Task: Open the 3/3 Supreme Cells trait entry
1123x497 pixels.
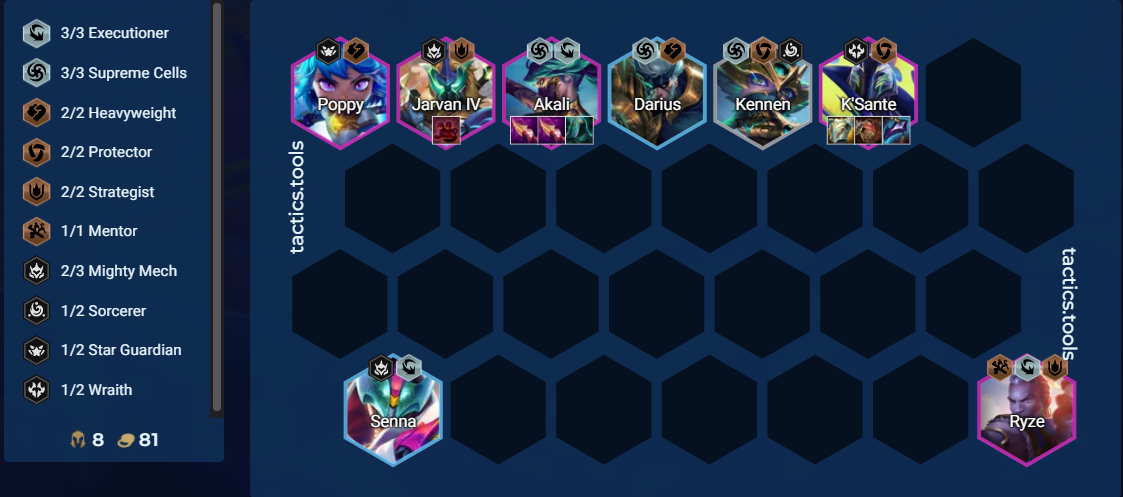Action: [x=110, y=73]
